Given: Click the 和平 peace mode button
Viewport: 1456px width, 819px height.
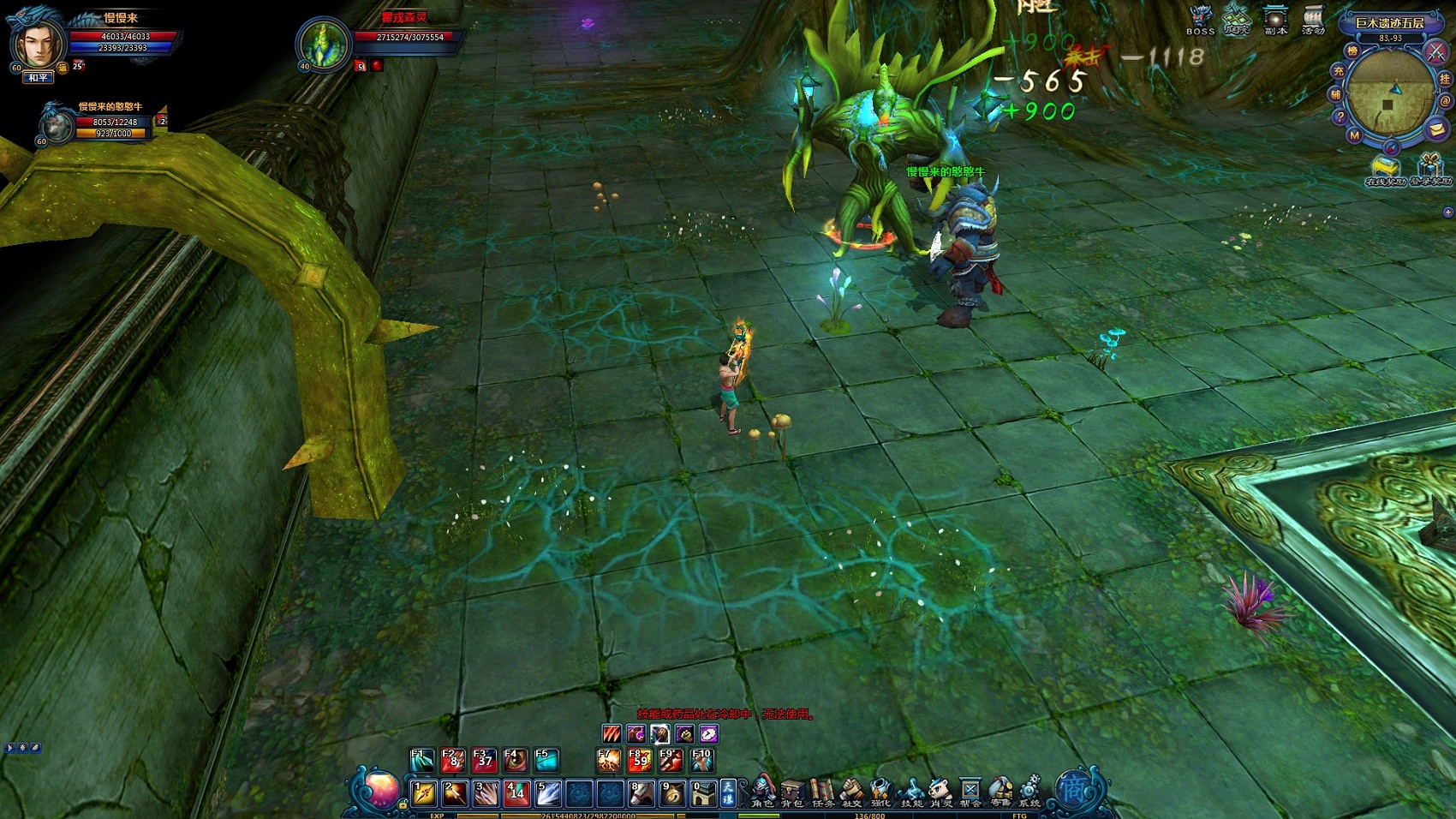Looking at the screenshot, I should click(x=38, y=78).
